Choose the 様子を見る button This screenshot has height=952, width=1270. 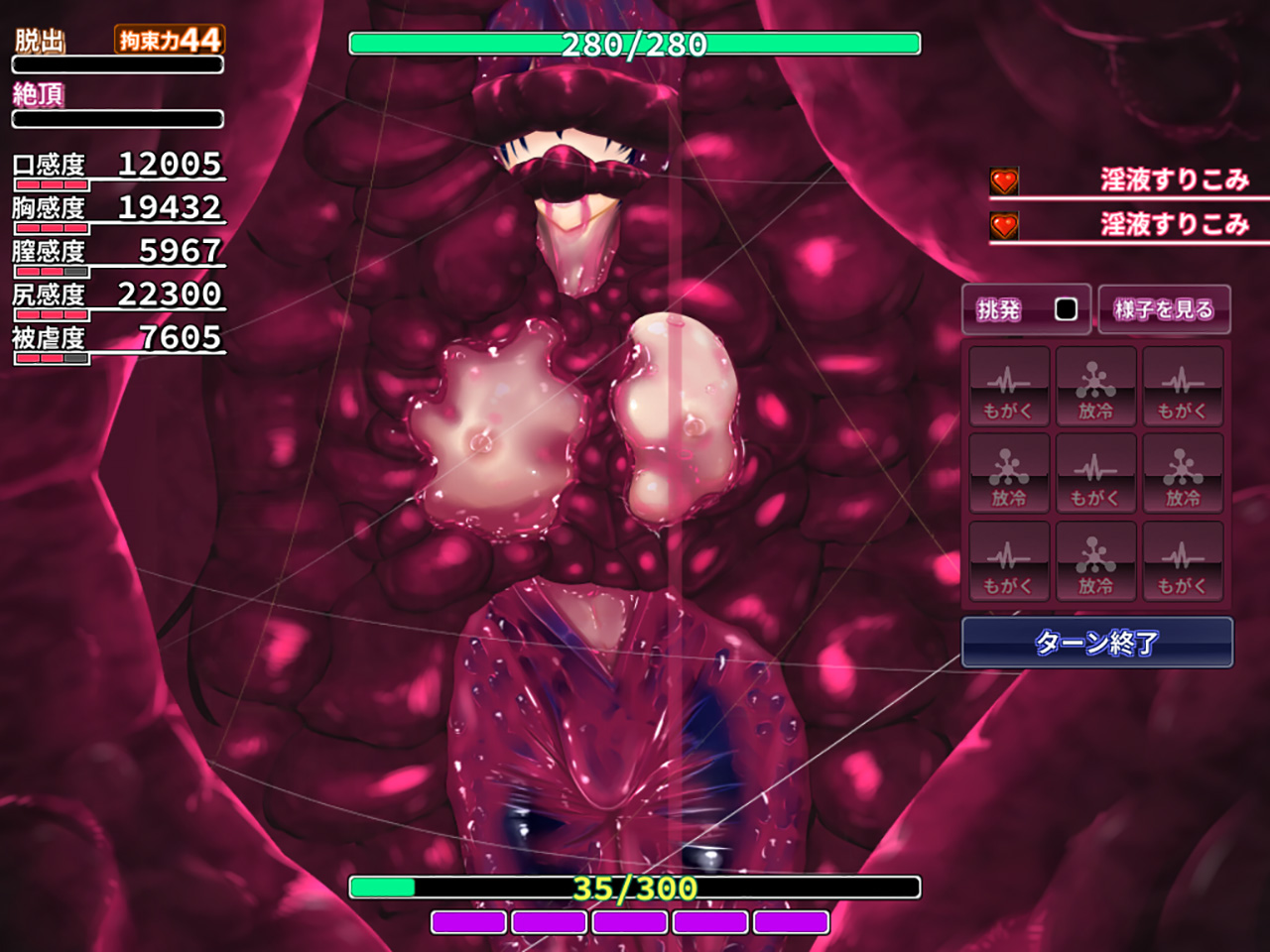(x=1164, y=309)
